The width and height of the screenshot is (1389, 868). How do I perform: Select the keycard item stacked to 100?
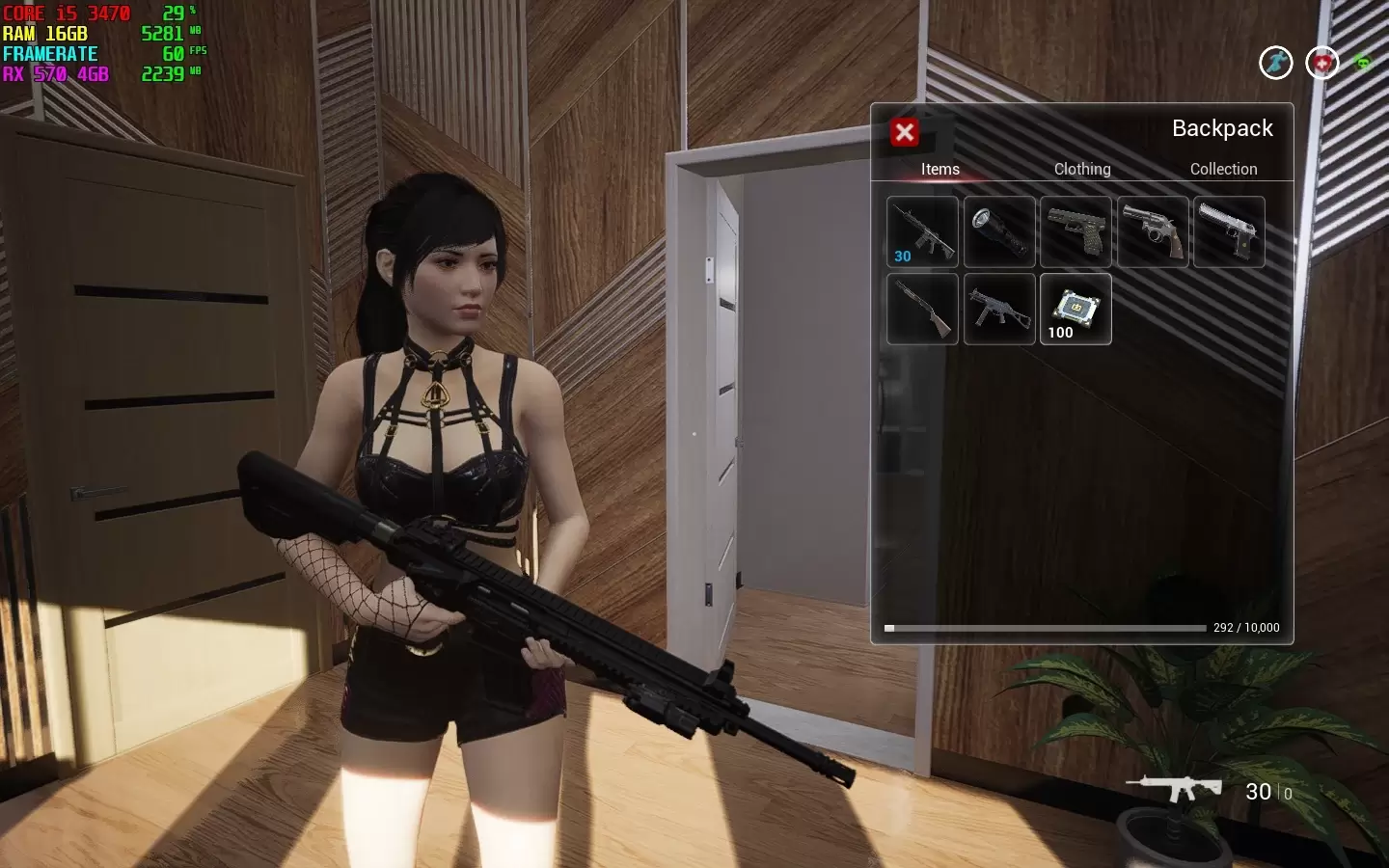(x=1076, y=309)
